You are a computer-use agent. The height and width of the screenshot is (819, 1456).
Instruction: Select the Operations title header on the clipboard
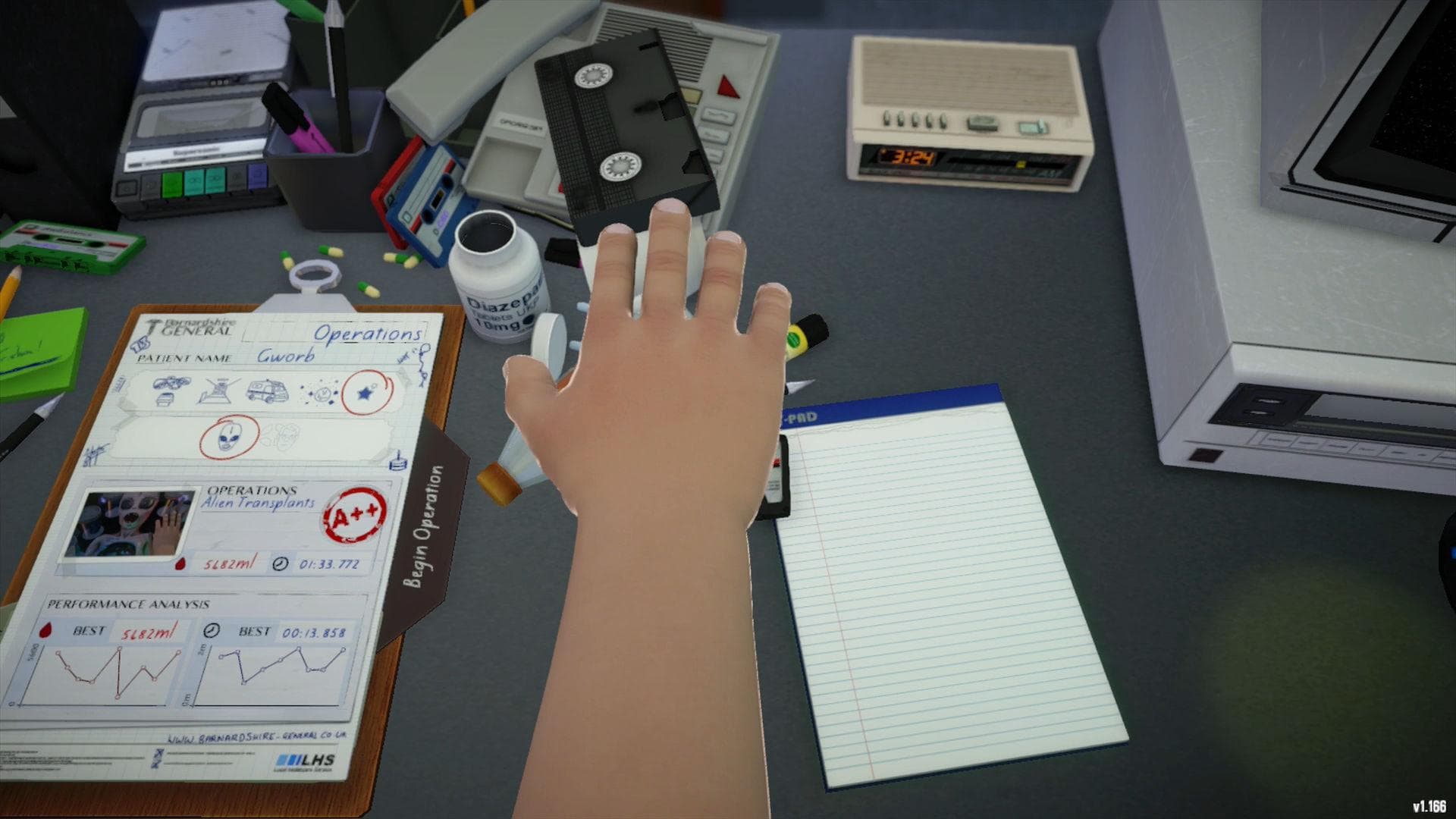click(x=369, y=334)
